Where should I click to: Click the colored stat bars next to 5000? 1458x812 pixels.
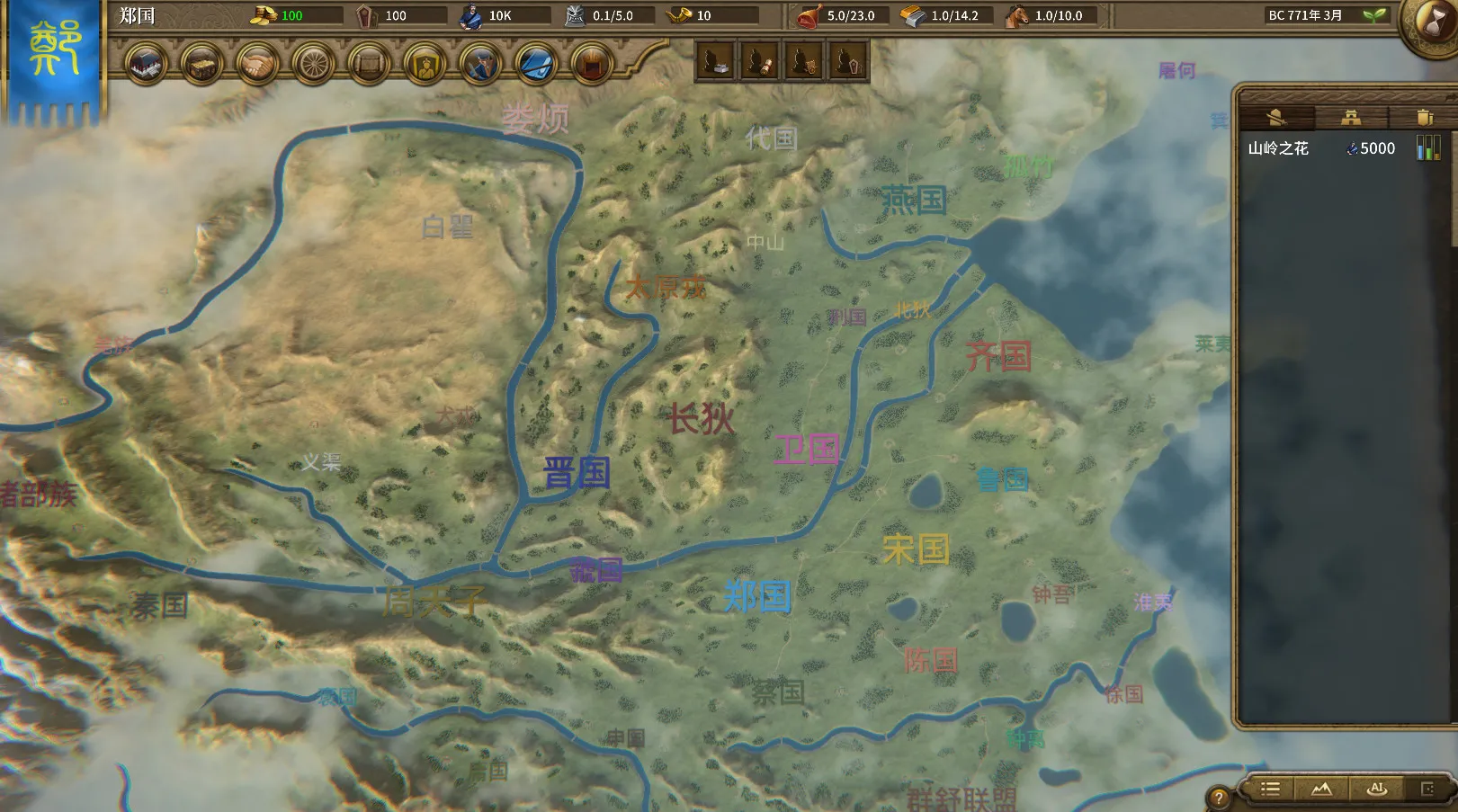click(1428, 147)
